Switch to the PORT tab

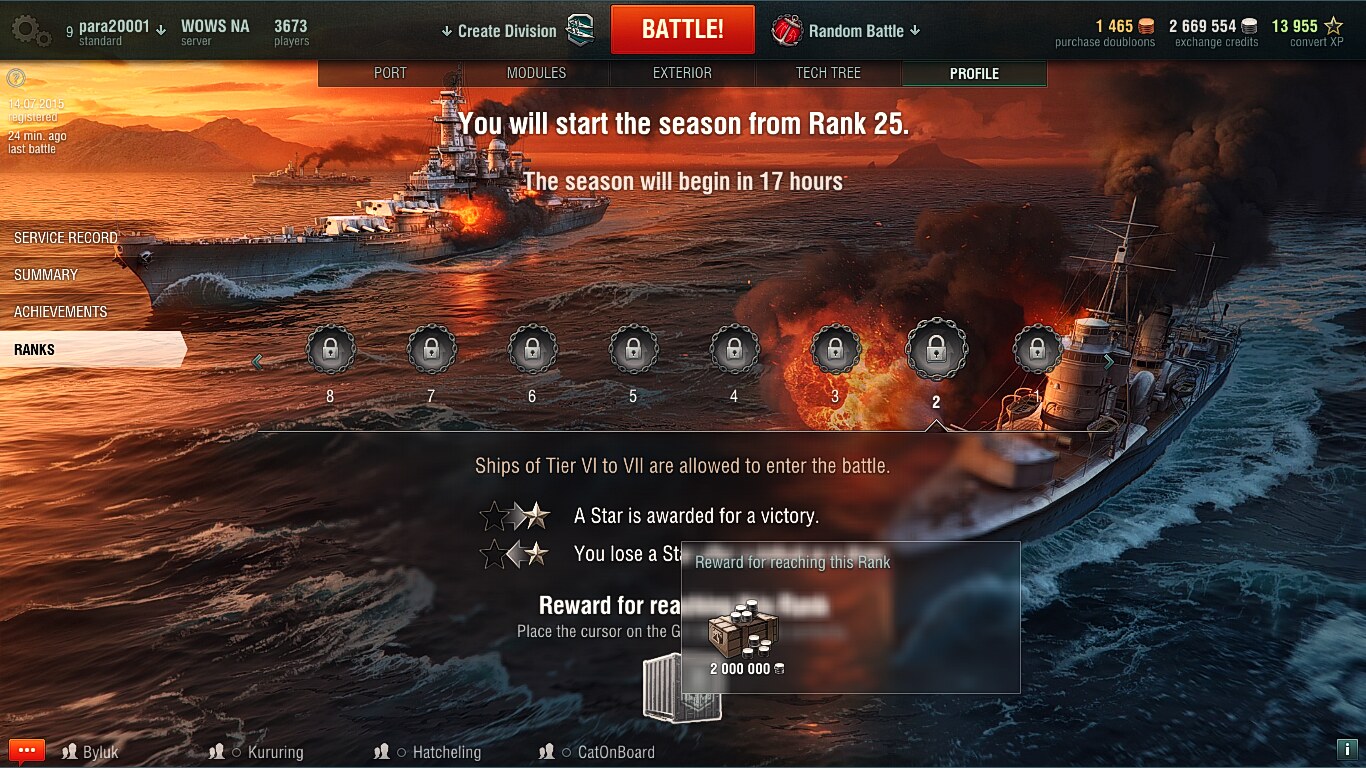point(390,73)
